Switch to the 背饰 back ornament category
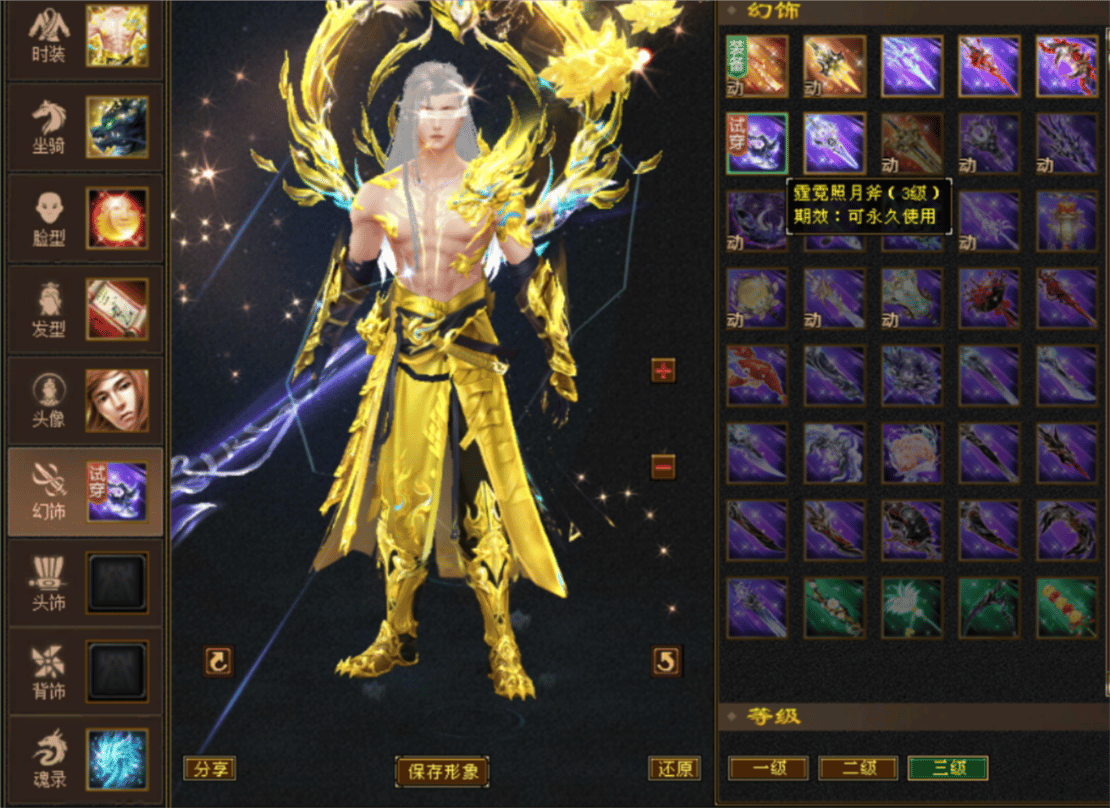This screenshot has width=1110, height=808. [84, 672]
